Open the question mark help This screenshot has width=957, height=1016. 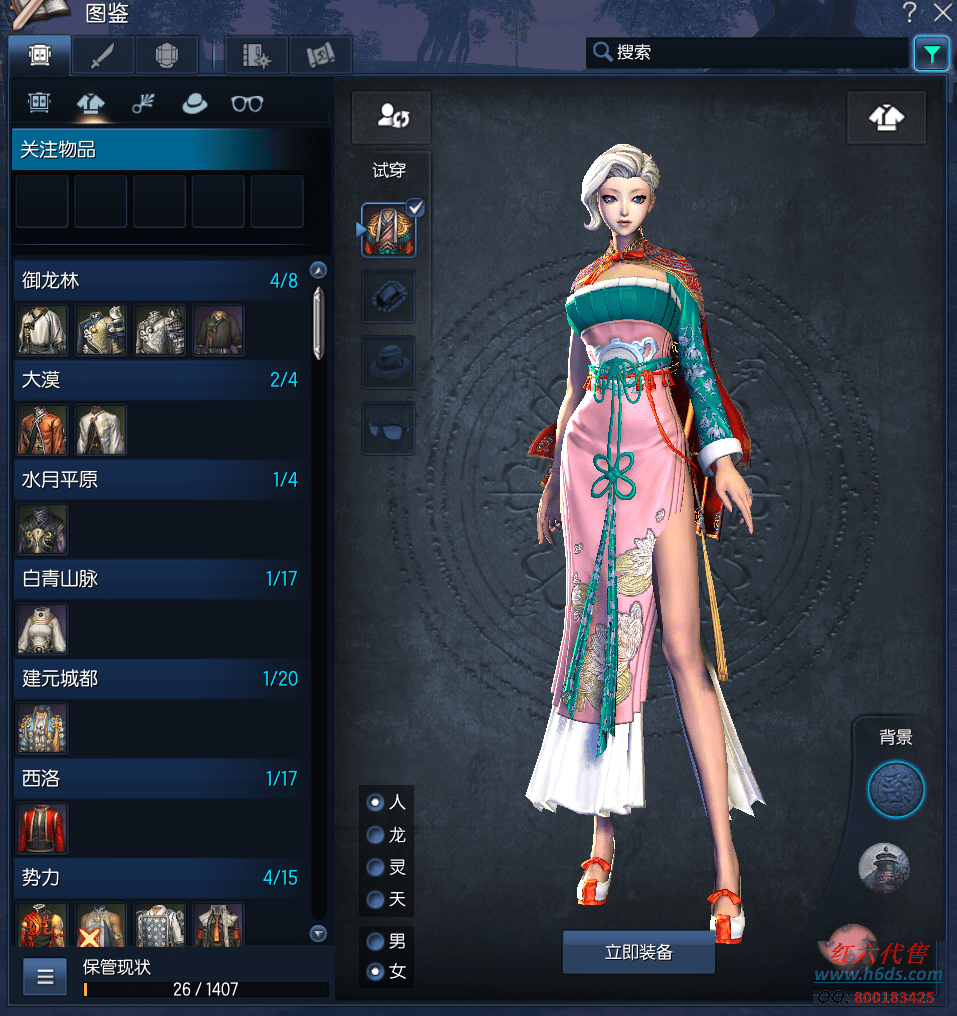pos(910,13)
